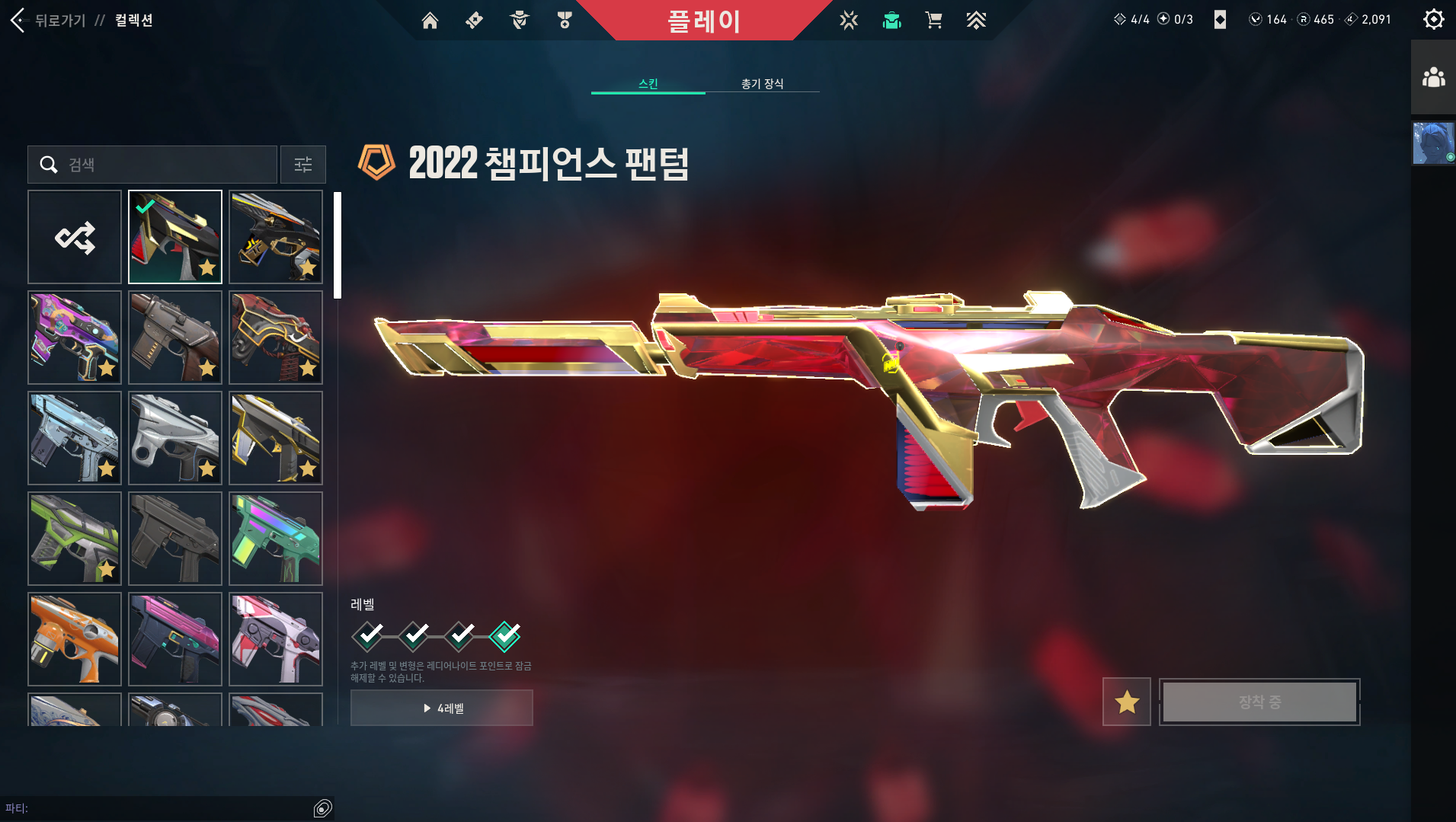Select the random skin shuffle tile
1456x822 pixels.
74,236
